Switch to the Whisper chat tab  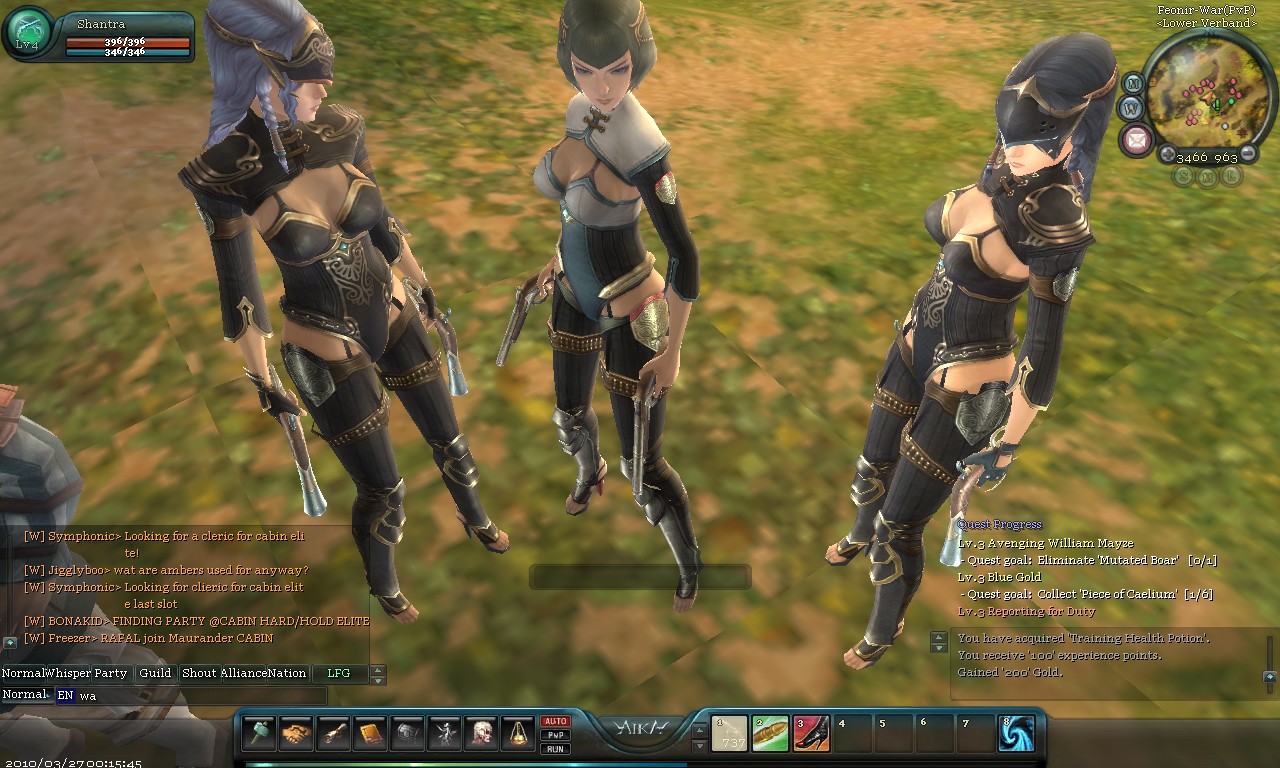tap(68, 673)
